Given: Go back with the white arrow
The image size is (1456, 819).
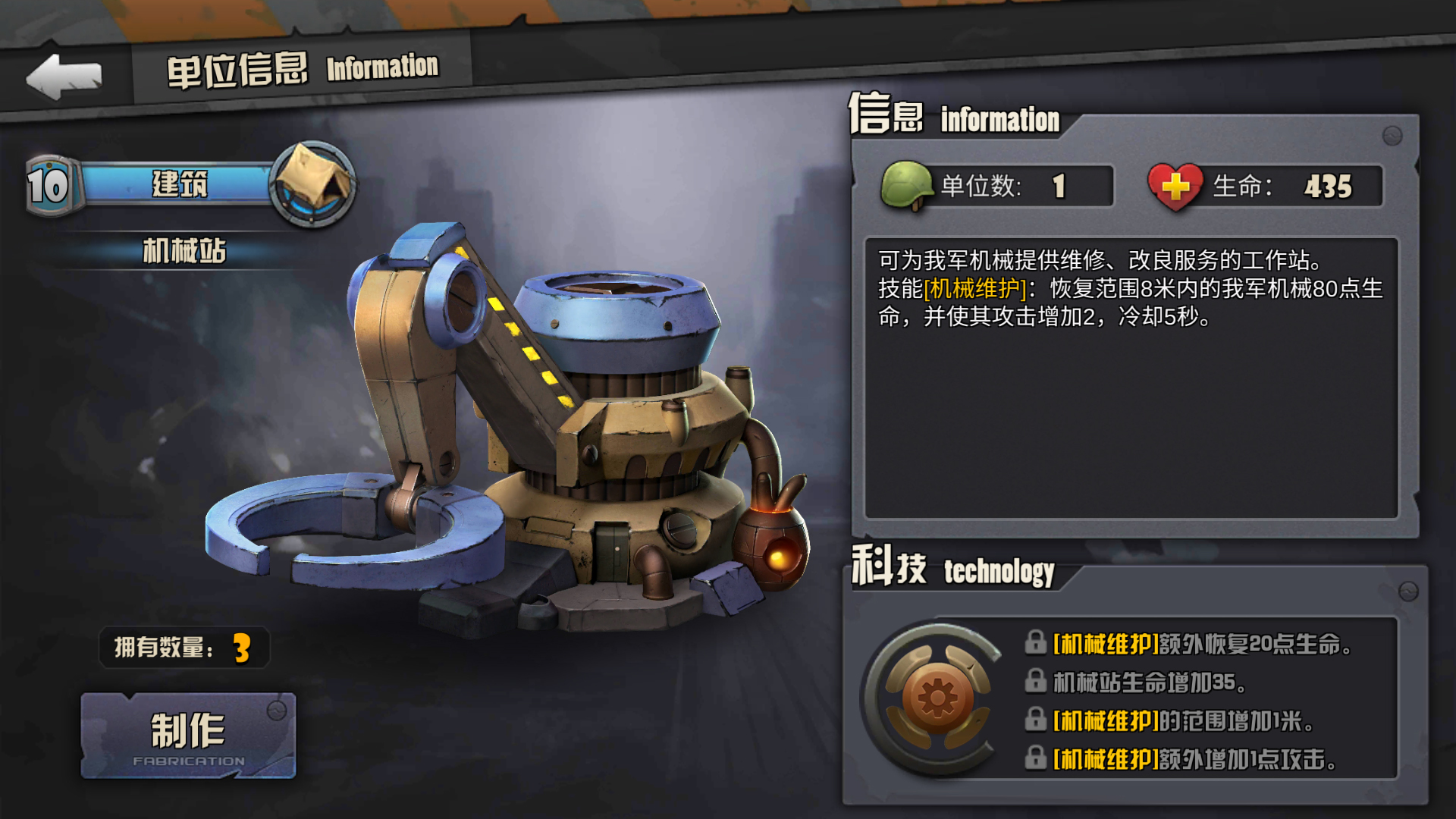Looking at the screenshot, I should [x=64, y=76].
